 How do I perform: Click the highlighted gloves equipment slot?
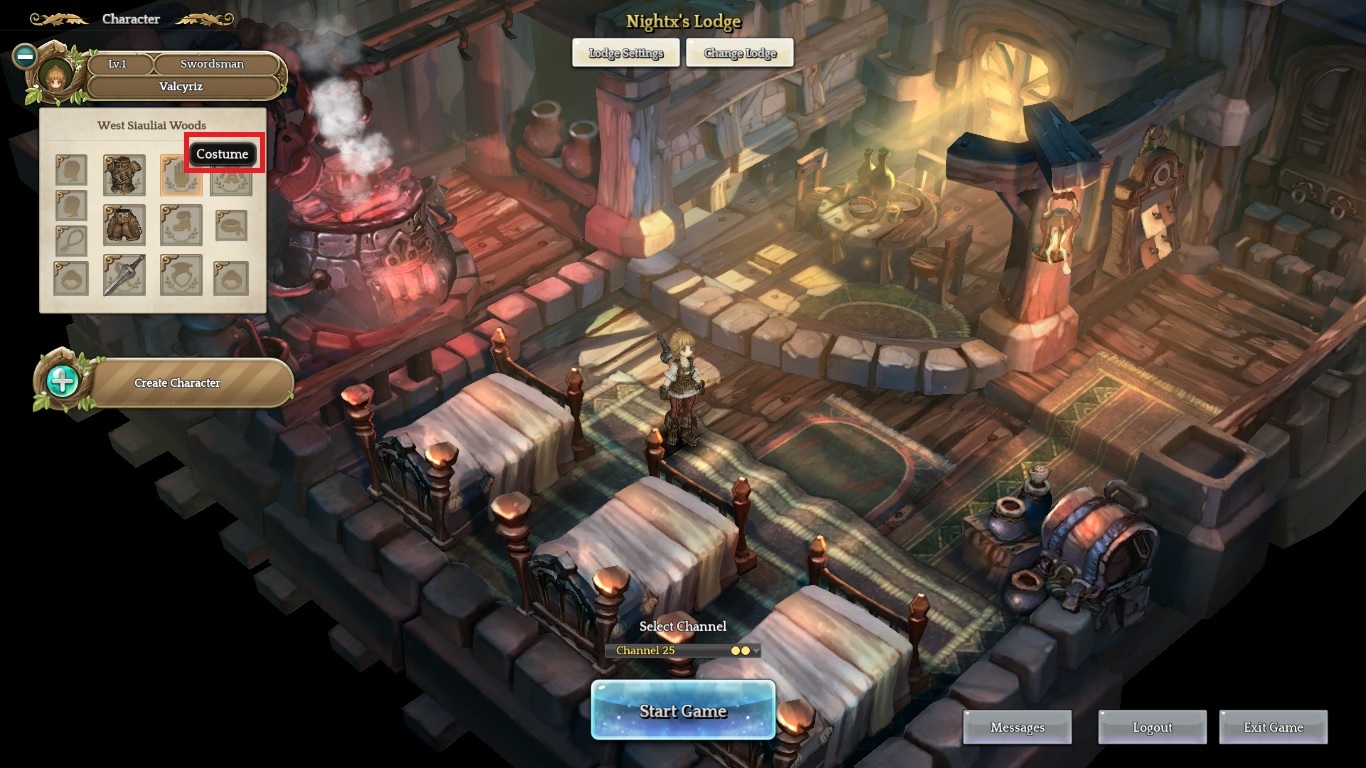[180, 175]
